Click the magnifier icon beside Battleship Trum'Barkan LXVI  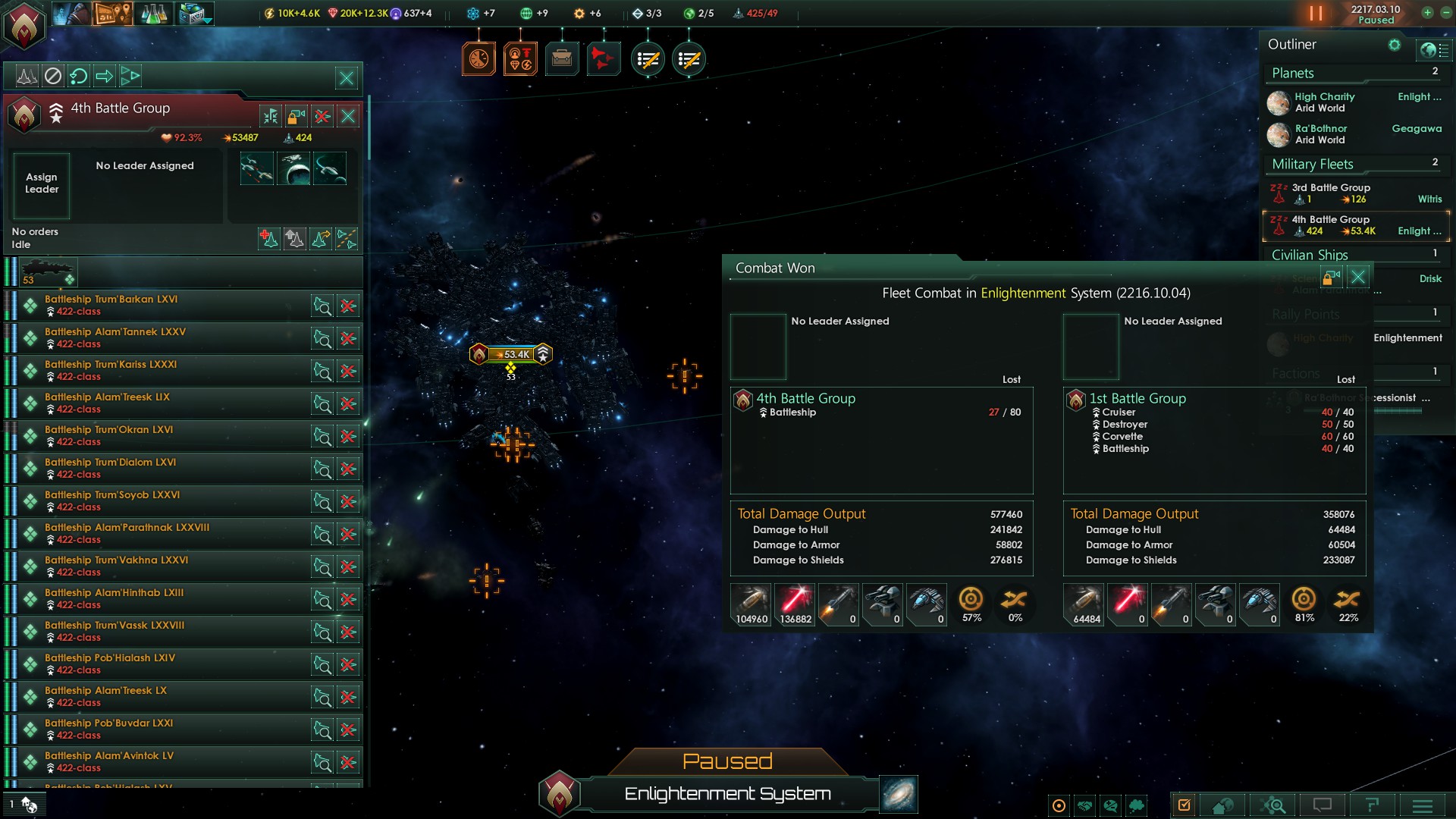[322, 306]
